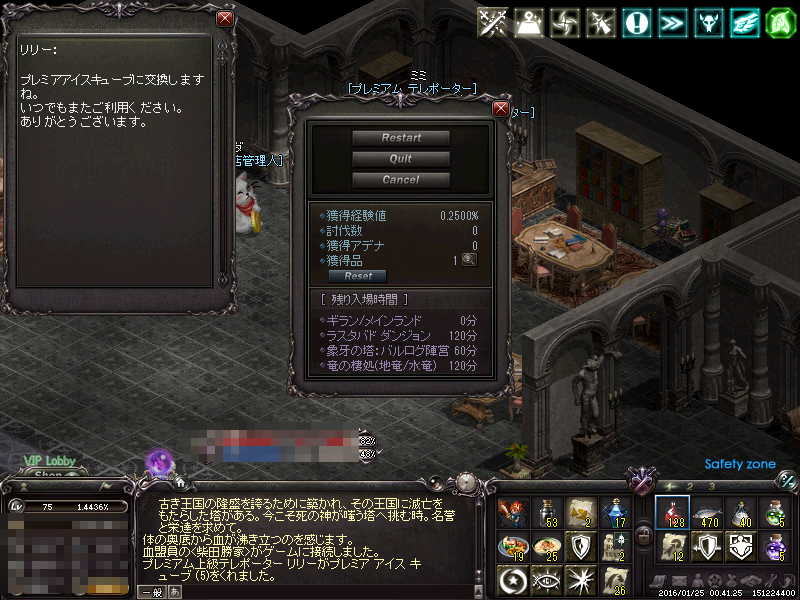The width and height of the screenshot is (800, 600).
Task: Select the black bottle stack of 53
Action: (x=547, y=512)
